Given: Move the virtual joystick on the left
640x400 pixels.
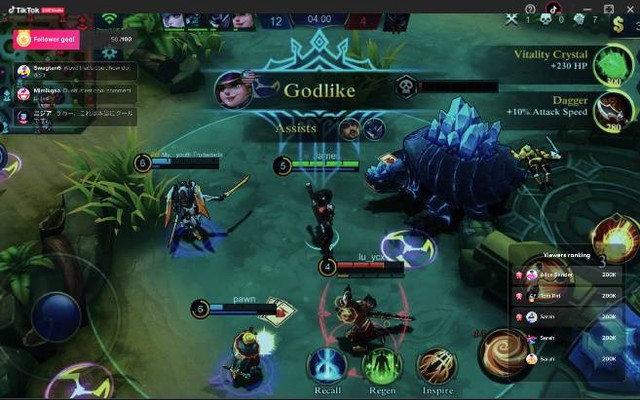Looking at the screenshot, I should [55, 318].
